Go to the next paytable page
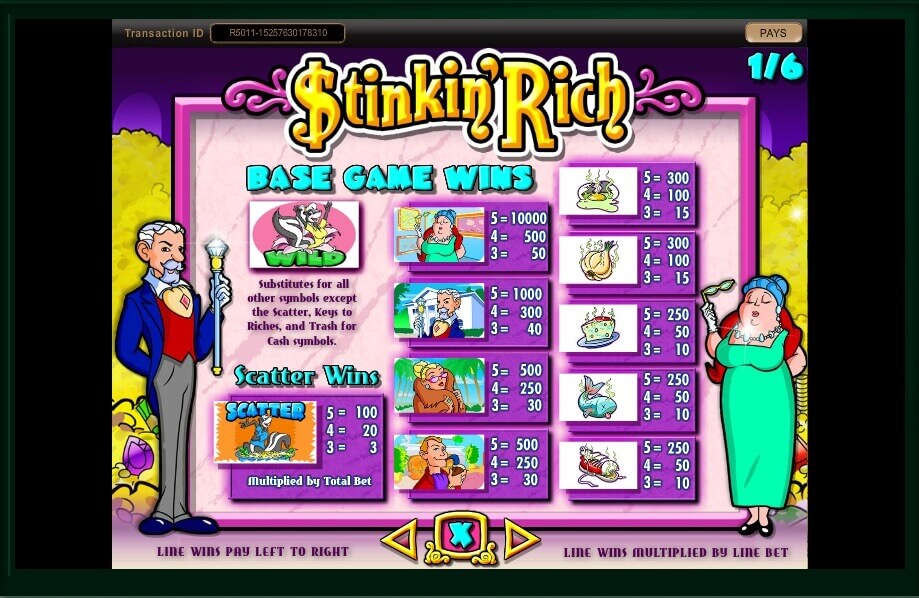The height and width of the screenshot is (598, 919). [x=521, y=540]
